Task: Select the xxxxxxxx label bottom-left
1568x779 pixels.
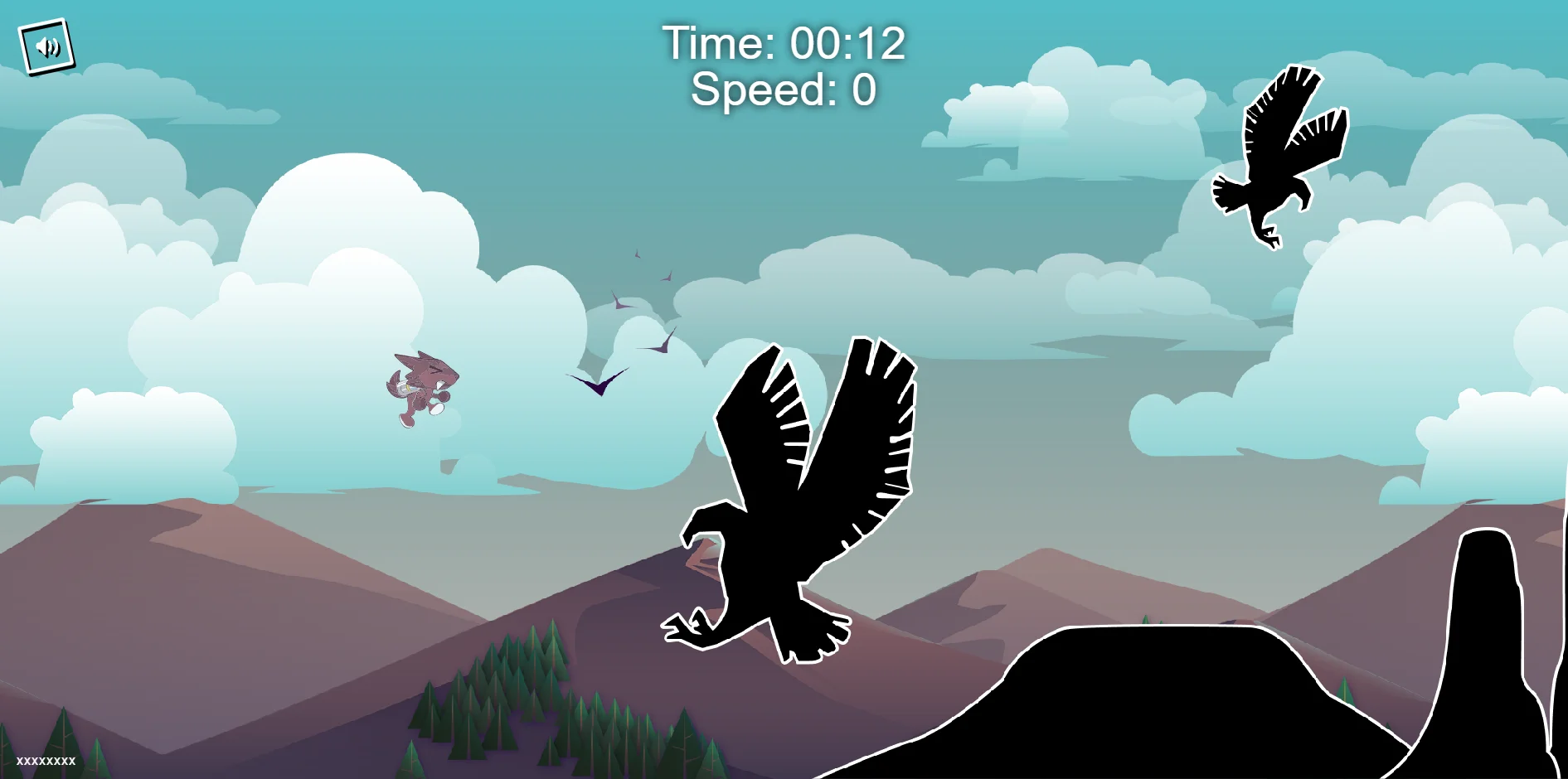Action: click(x=47, y=762)
